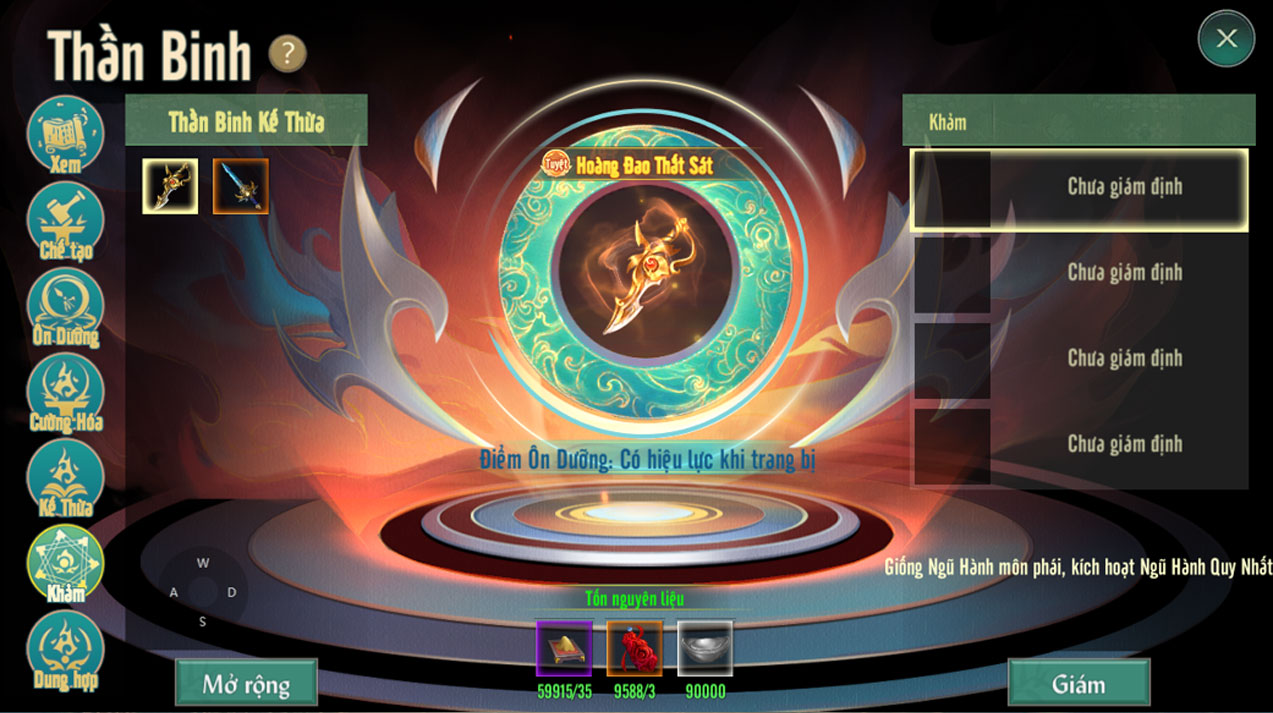
Task: Open the Dung hợp tab
Action: [x=65, y=649]
